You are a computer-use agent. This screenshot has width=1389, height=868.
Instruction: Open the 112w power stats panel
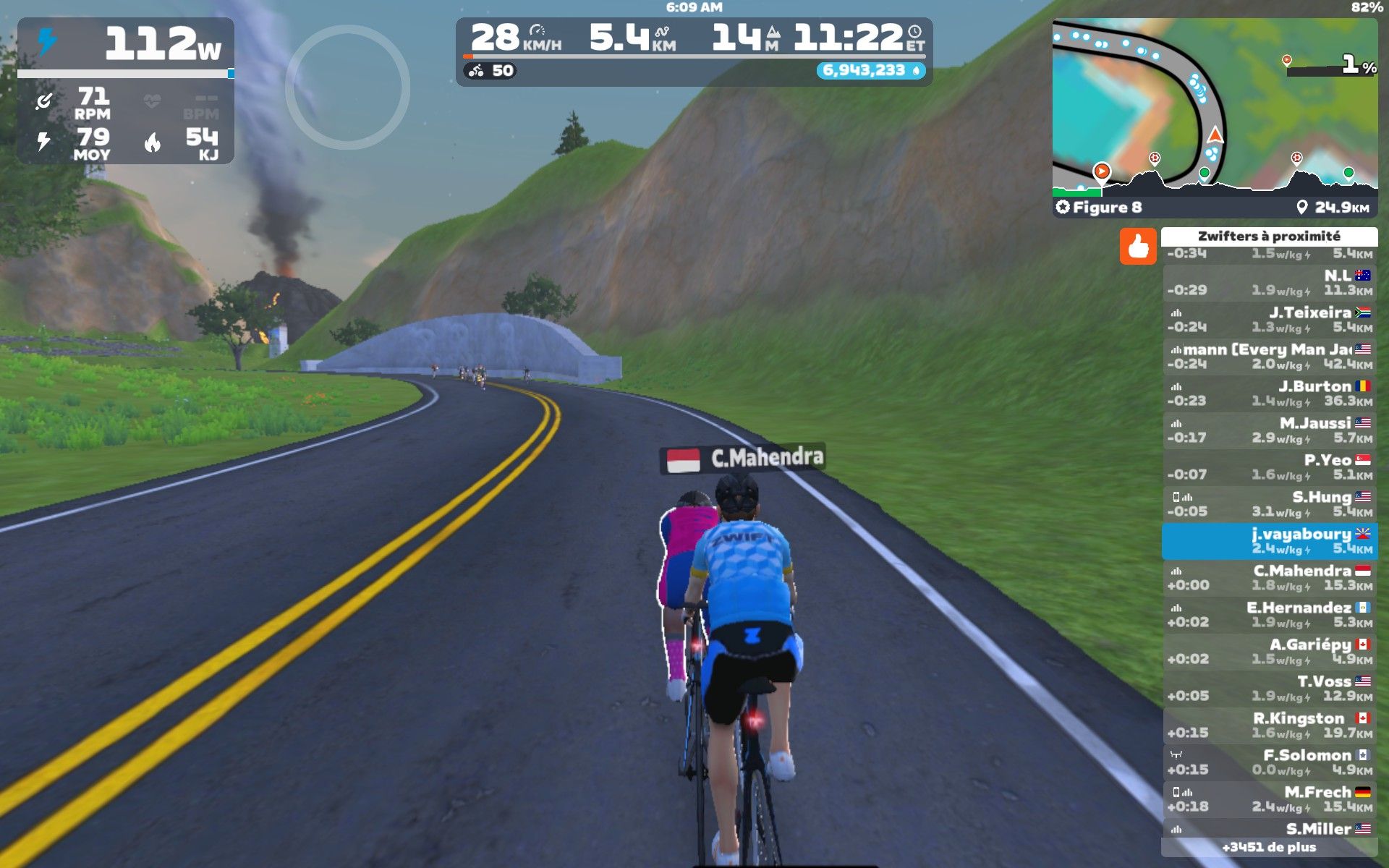click(x=126, y=90)
